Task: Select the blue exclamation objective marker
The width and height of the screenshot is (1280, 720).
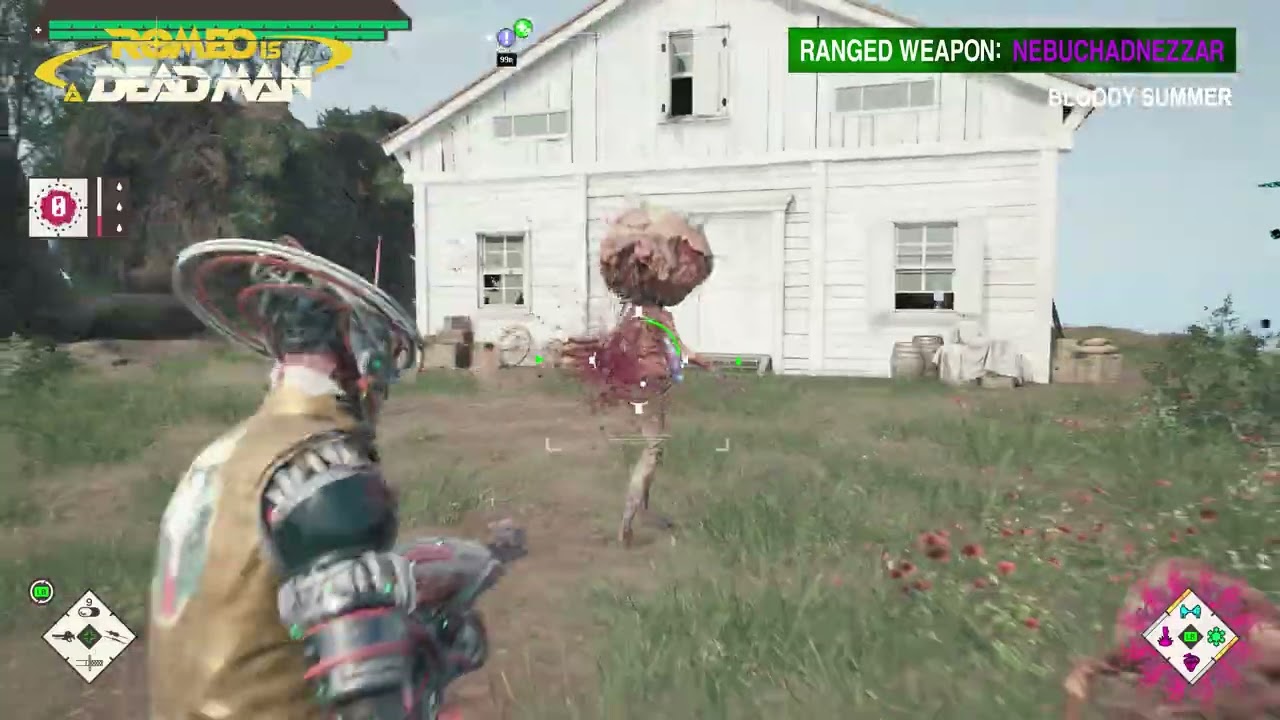Action: coord(506,38)
